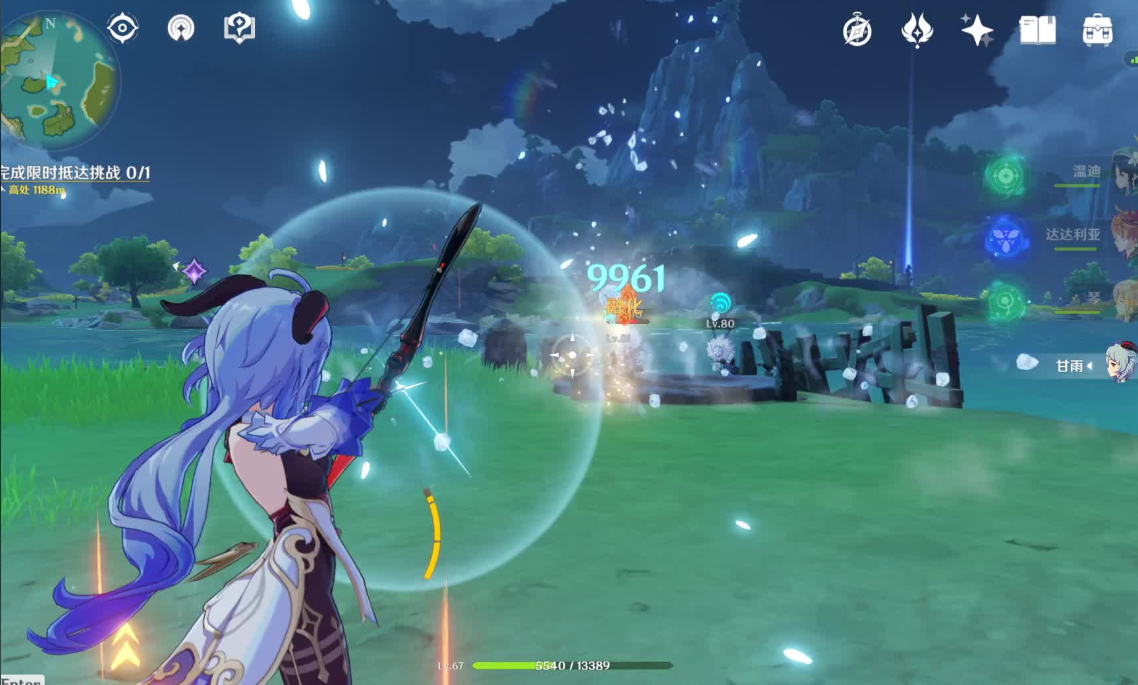
Task: Select the 完成限时抵达挑战 objective tracker
Action: 75,173
